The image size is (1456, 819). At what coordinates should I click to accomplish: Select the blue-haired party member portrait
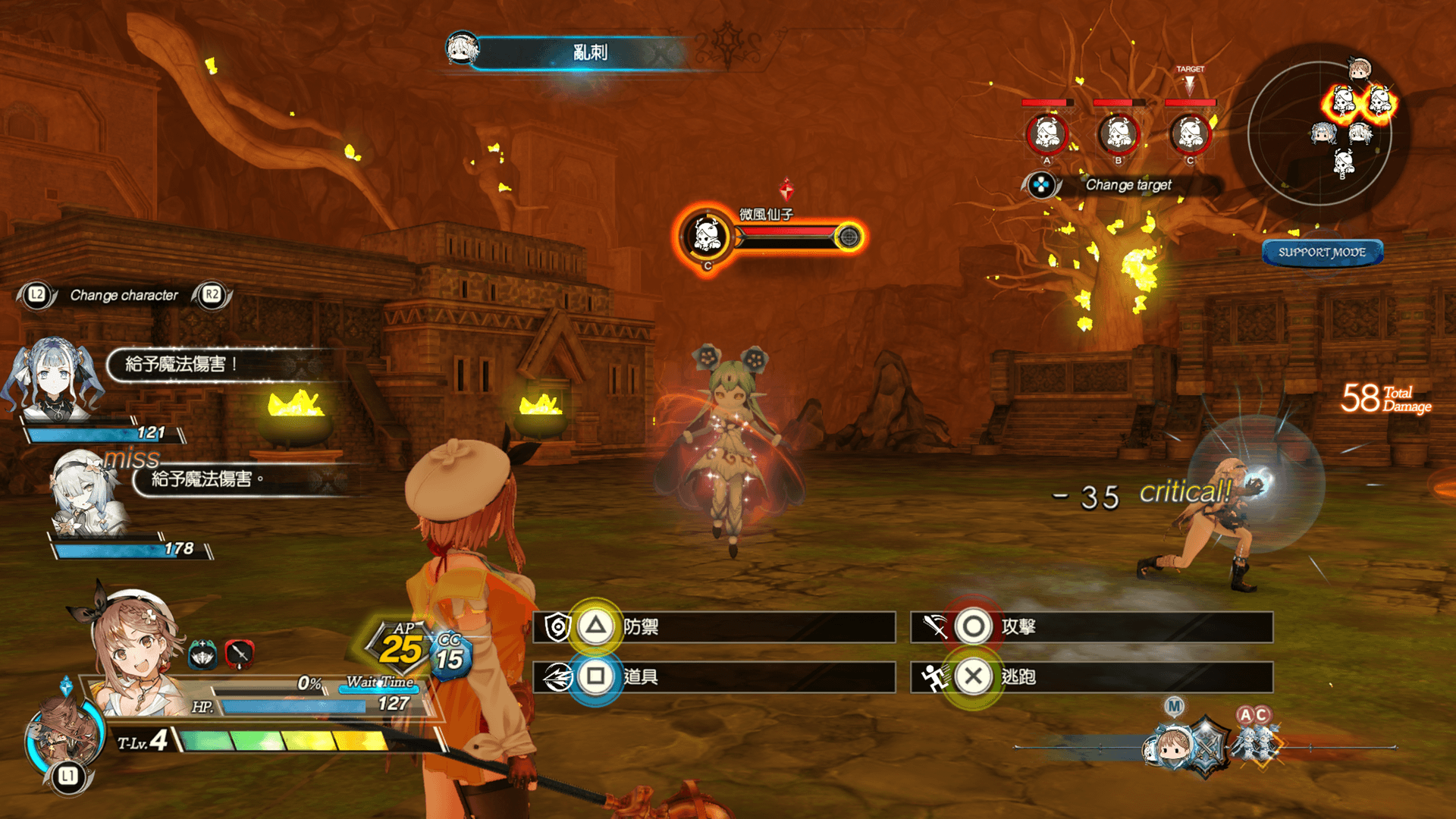tap(53, 379)
